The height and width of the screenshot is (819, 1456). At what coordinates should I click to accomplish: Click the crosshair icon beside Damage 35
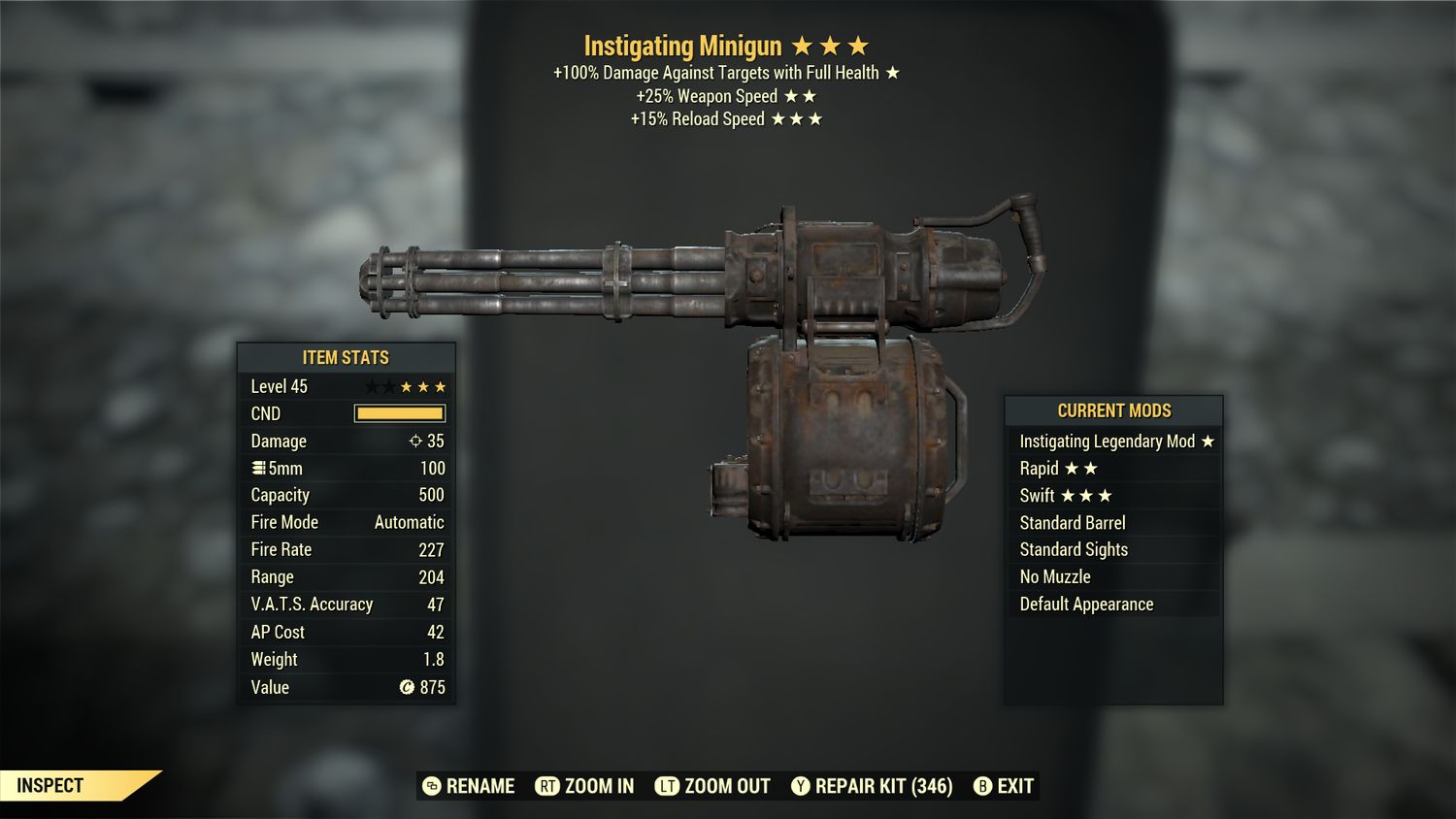tap(417, 441)
